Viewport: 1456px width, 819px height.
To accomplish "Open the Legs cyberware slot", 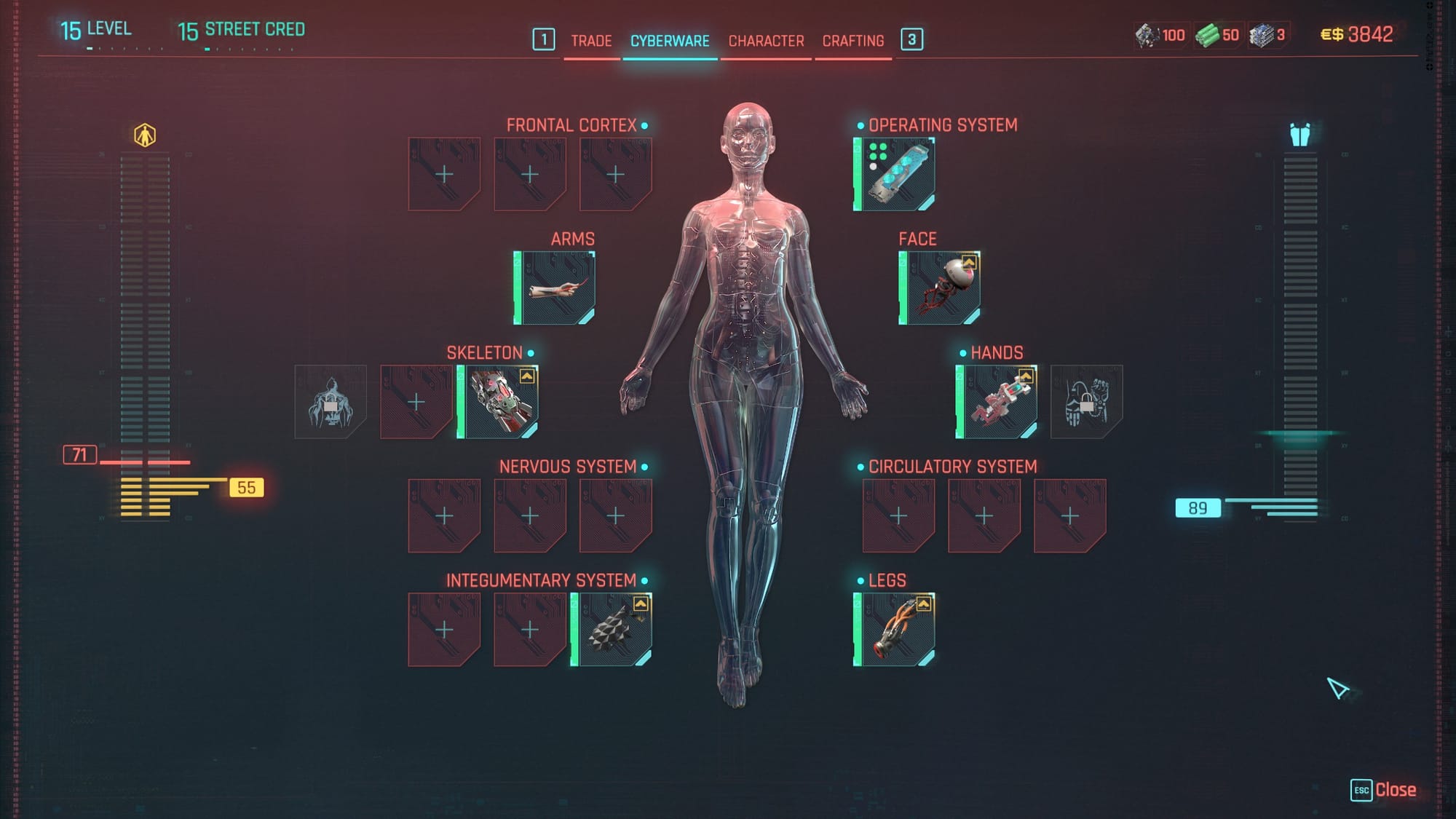I will (895, 630).
